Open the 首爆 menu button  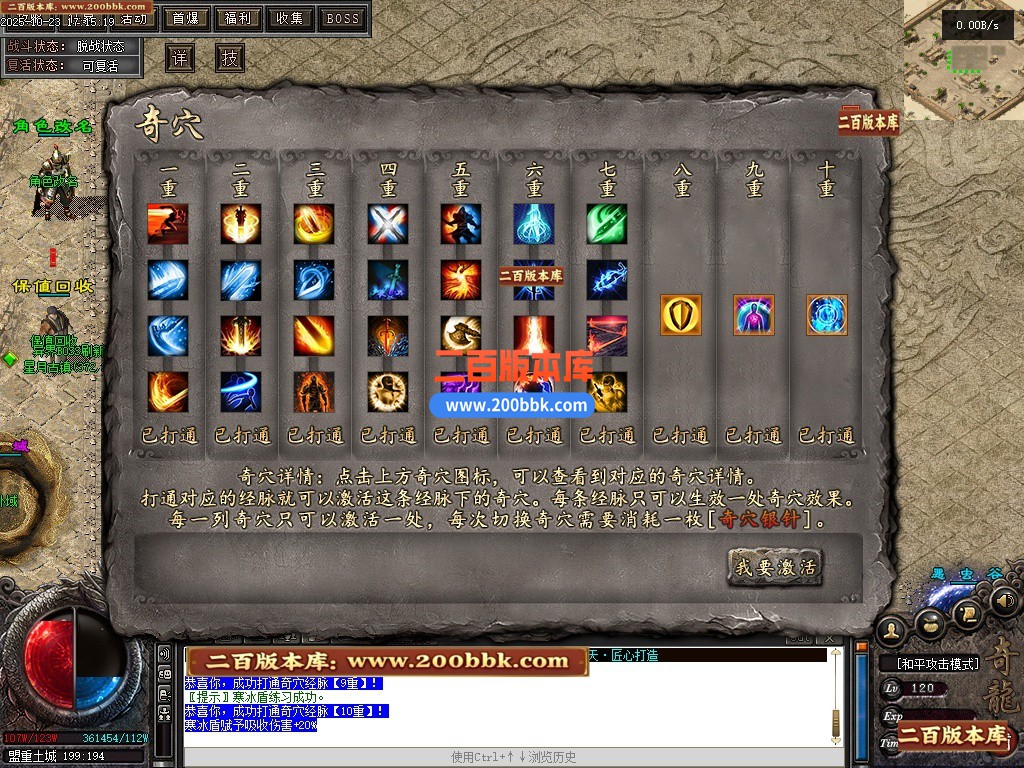(184, 18)
